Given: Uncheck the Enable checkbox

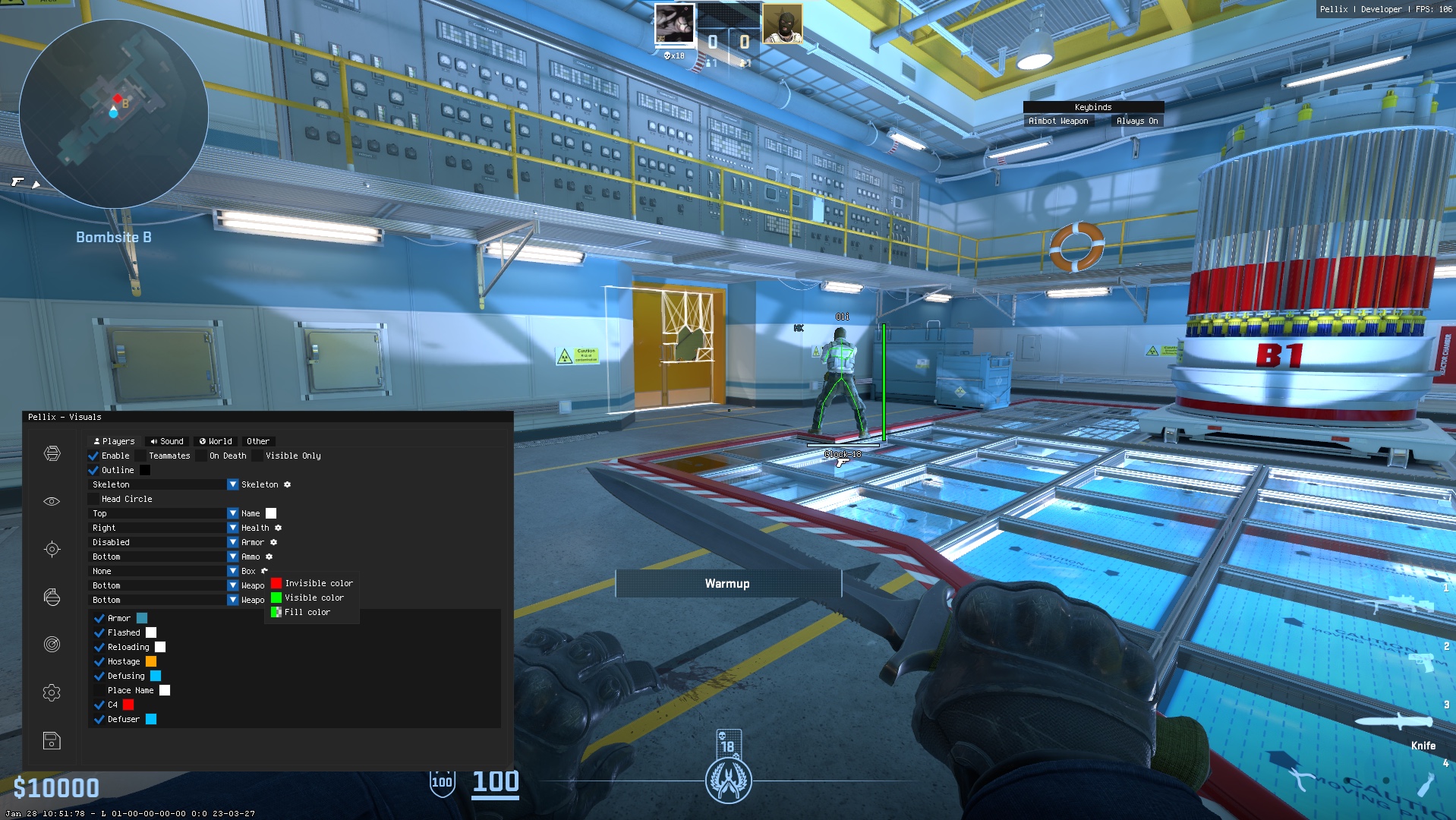Looking at the screenshot, I should point(94,456).
